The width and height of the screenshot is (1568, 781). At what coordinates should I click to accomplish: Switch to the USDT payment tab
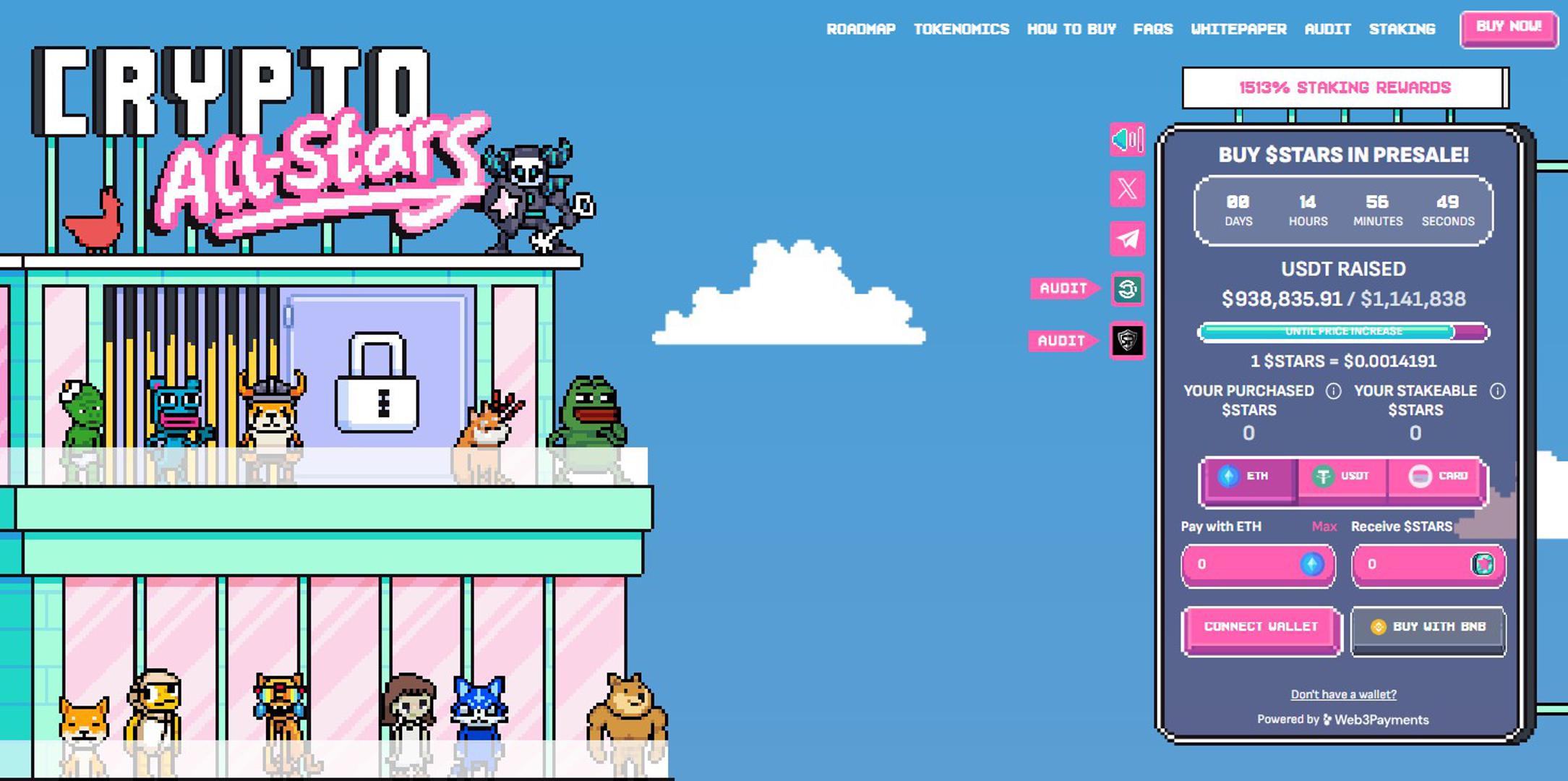point(1342,477)
